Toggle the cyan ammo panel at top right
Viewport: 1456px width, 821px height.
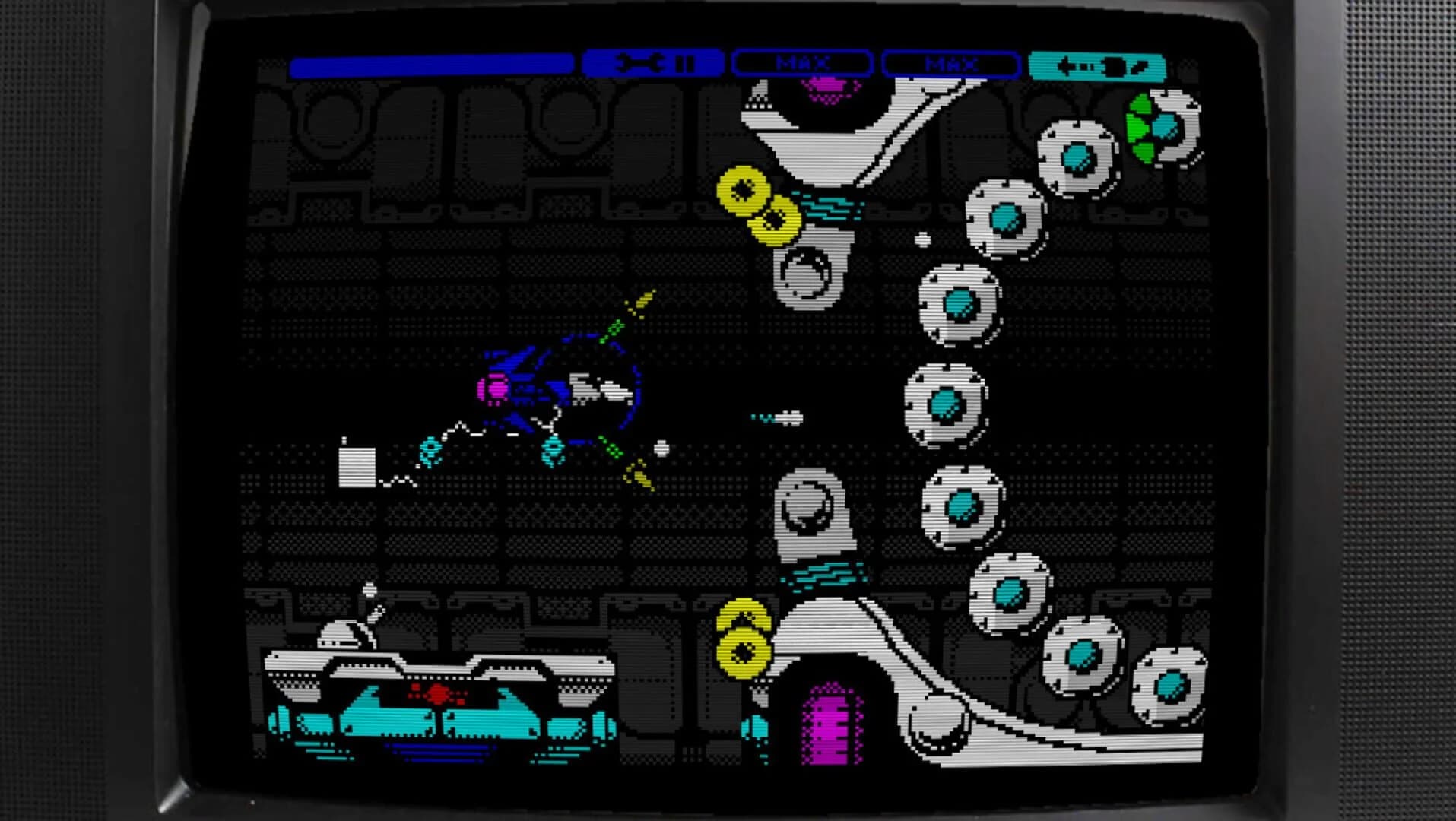click(1099, 65)
